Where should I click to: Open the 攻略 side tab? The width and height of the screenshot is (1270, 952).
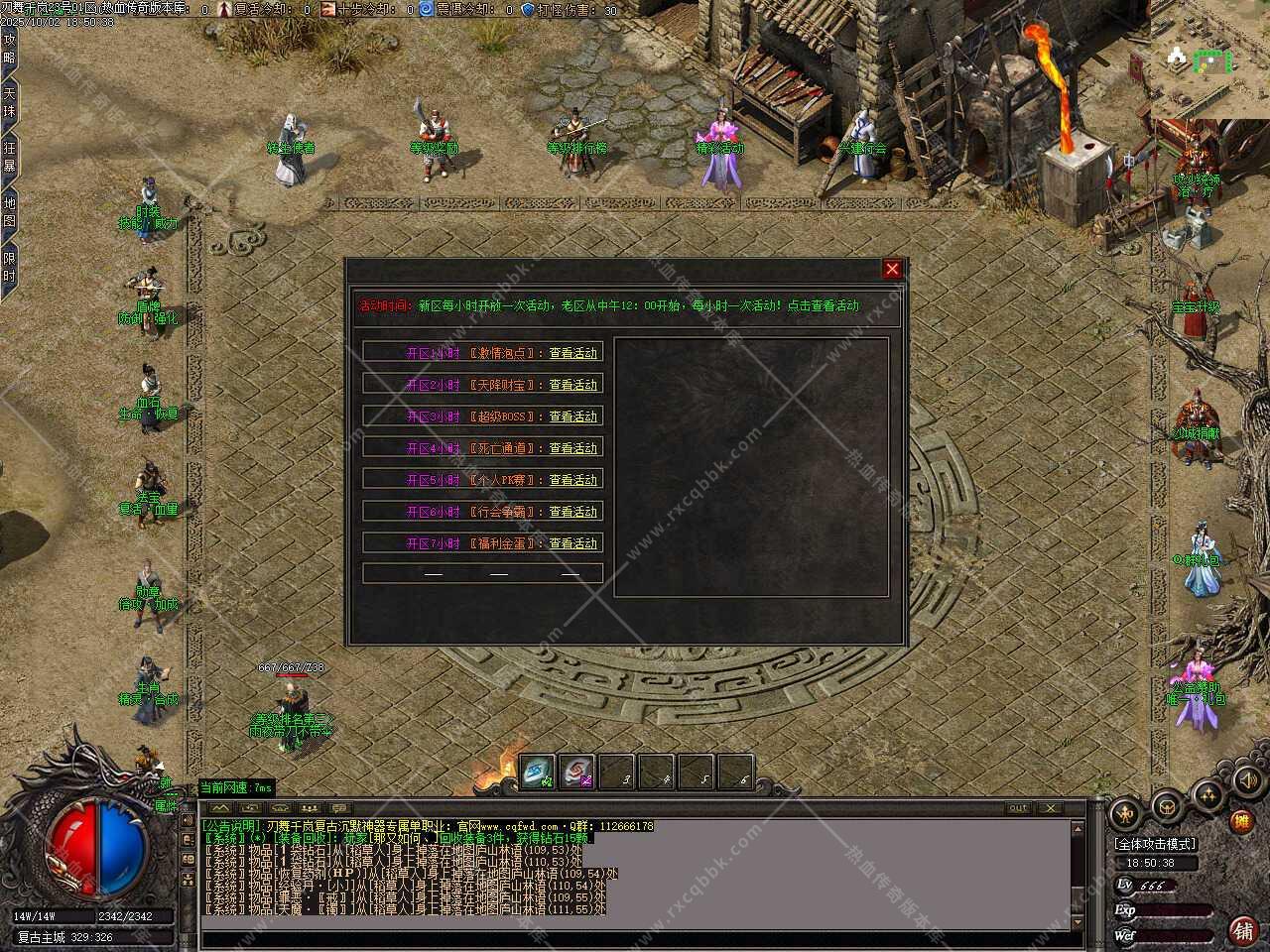point(9,49)
